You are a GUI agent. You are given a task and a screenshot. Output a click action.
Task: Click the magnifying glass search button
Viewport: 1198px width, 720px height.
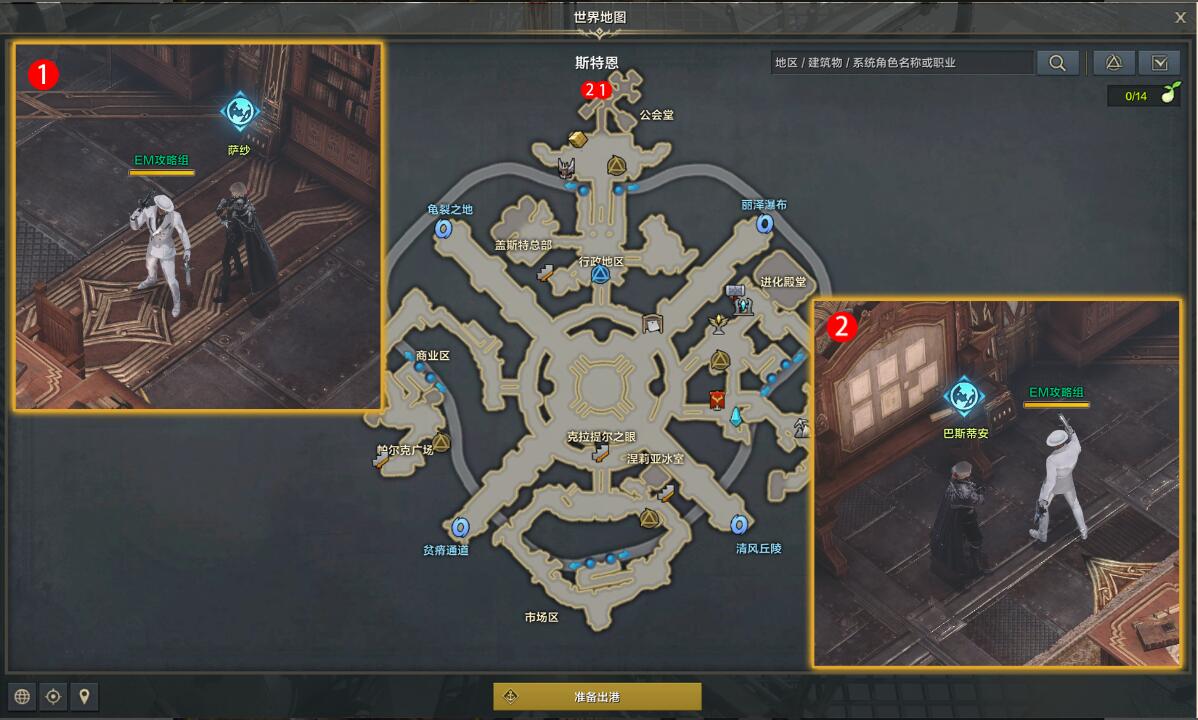1057,63
